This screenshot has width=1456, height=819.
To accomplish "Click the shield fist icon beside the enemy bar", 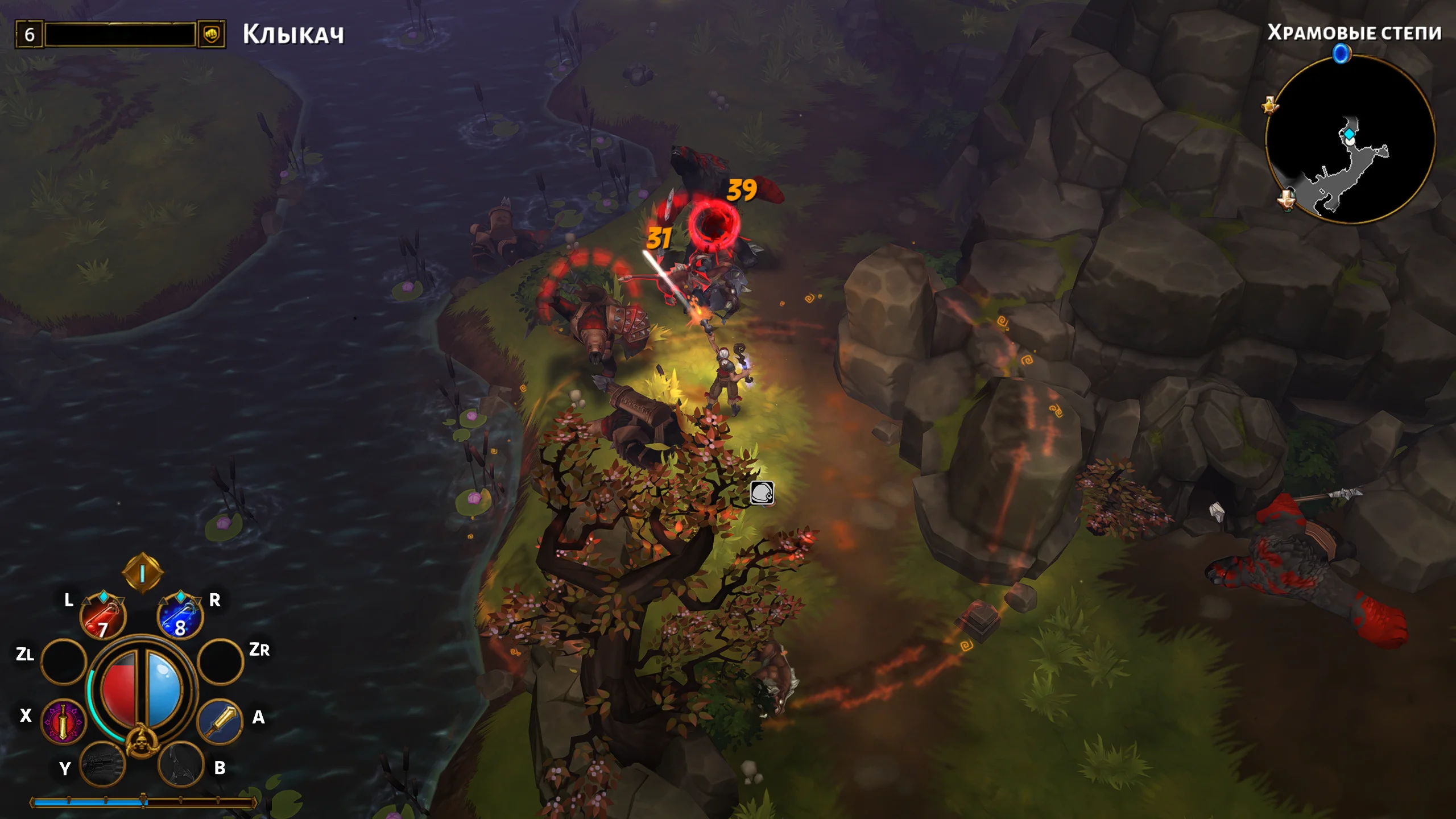I will (x=212, y=34).
